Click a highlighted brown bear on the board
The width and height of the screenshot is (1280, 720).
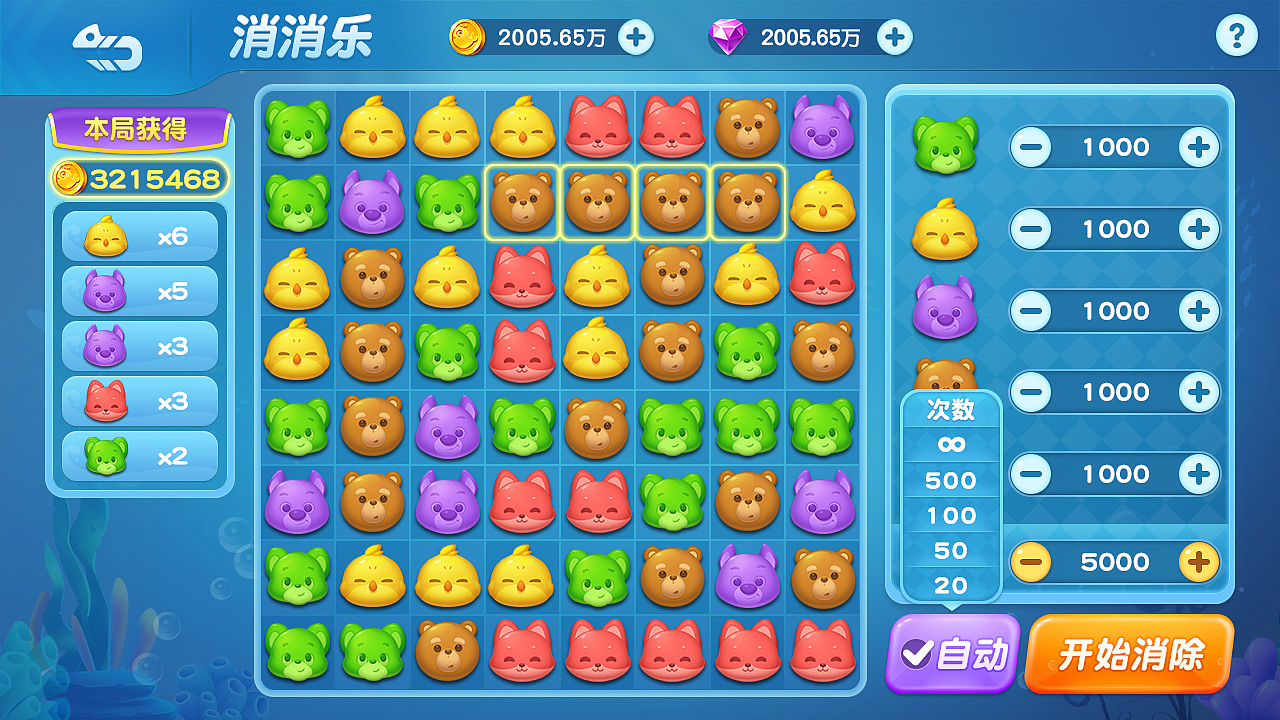click(522, 200)
